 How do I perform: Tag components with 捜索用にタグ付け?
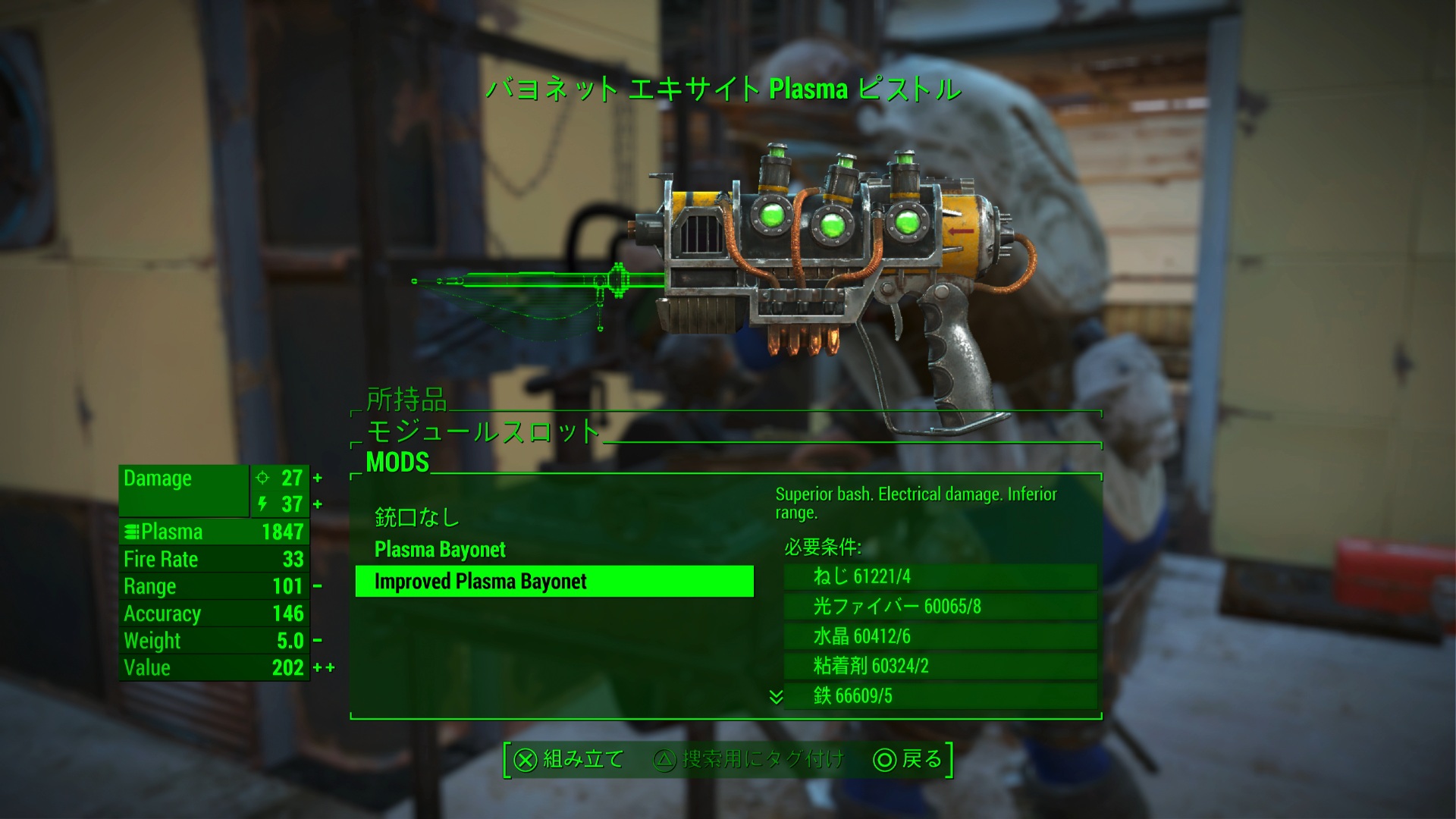click(x=748, y=759)
